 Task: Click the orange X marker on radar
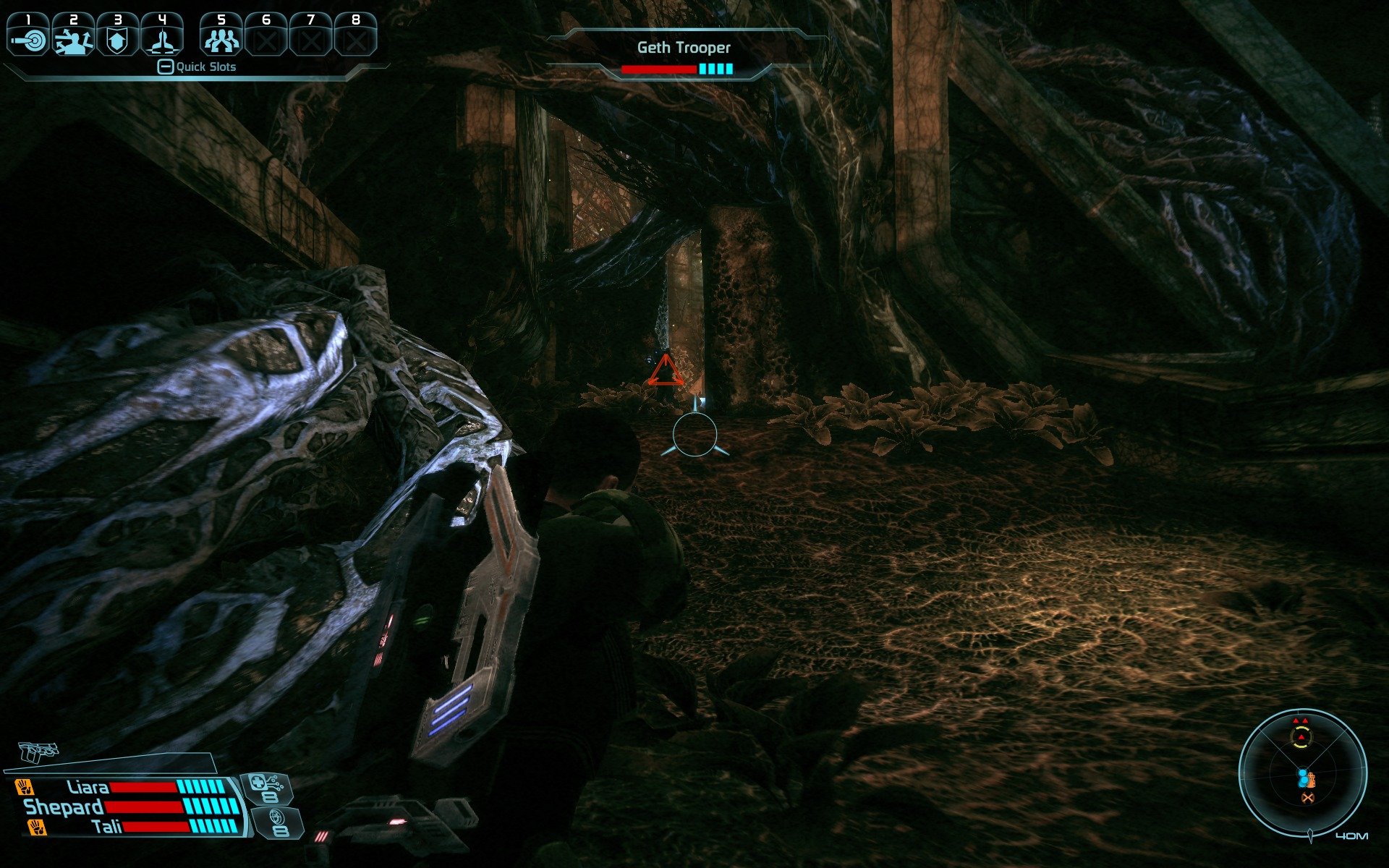click(x=1307, y=798)
